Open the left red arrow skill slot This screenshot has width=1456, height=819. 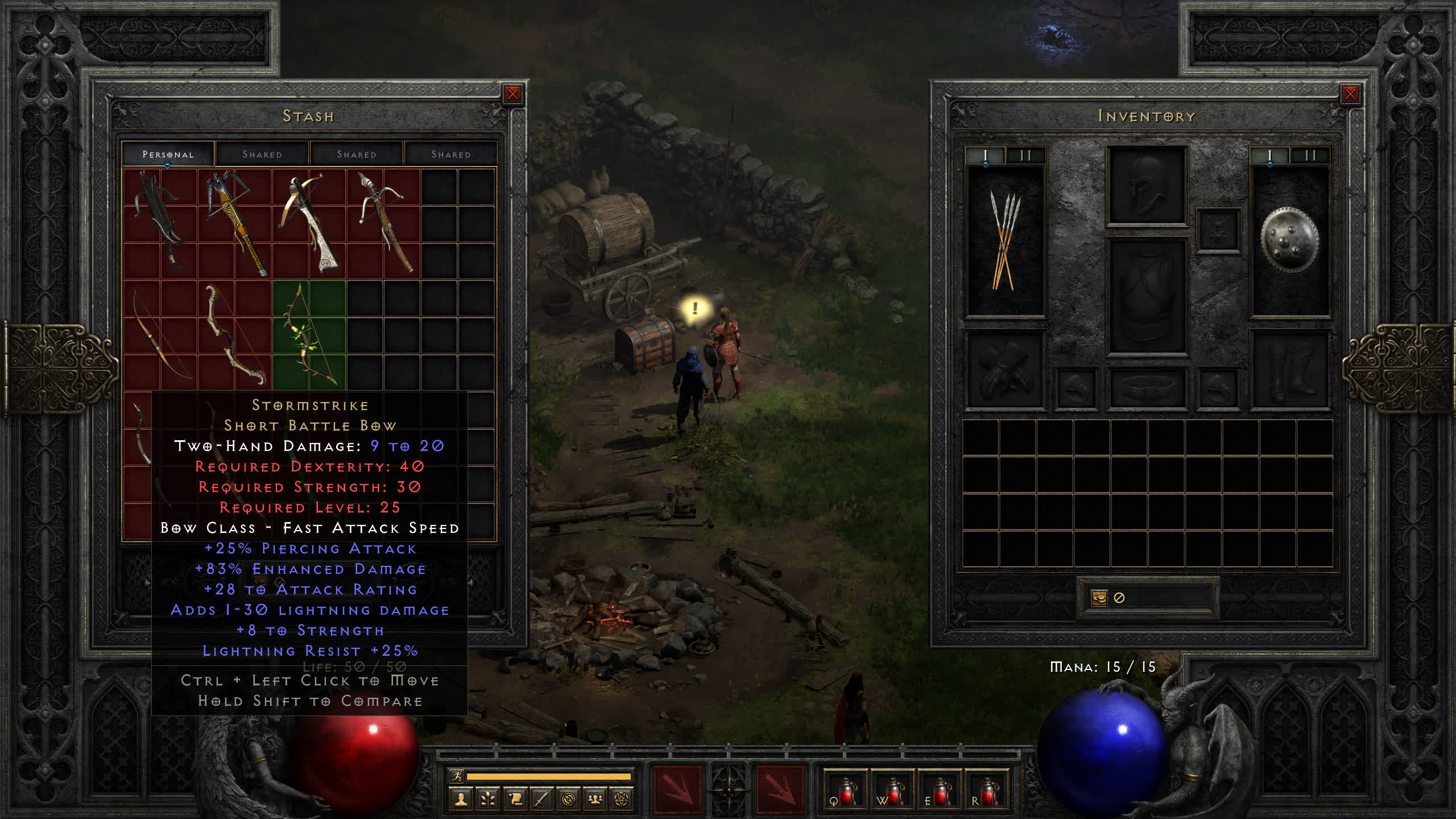pyautogui.click(x=677, y=789)
